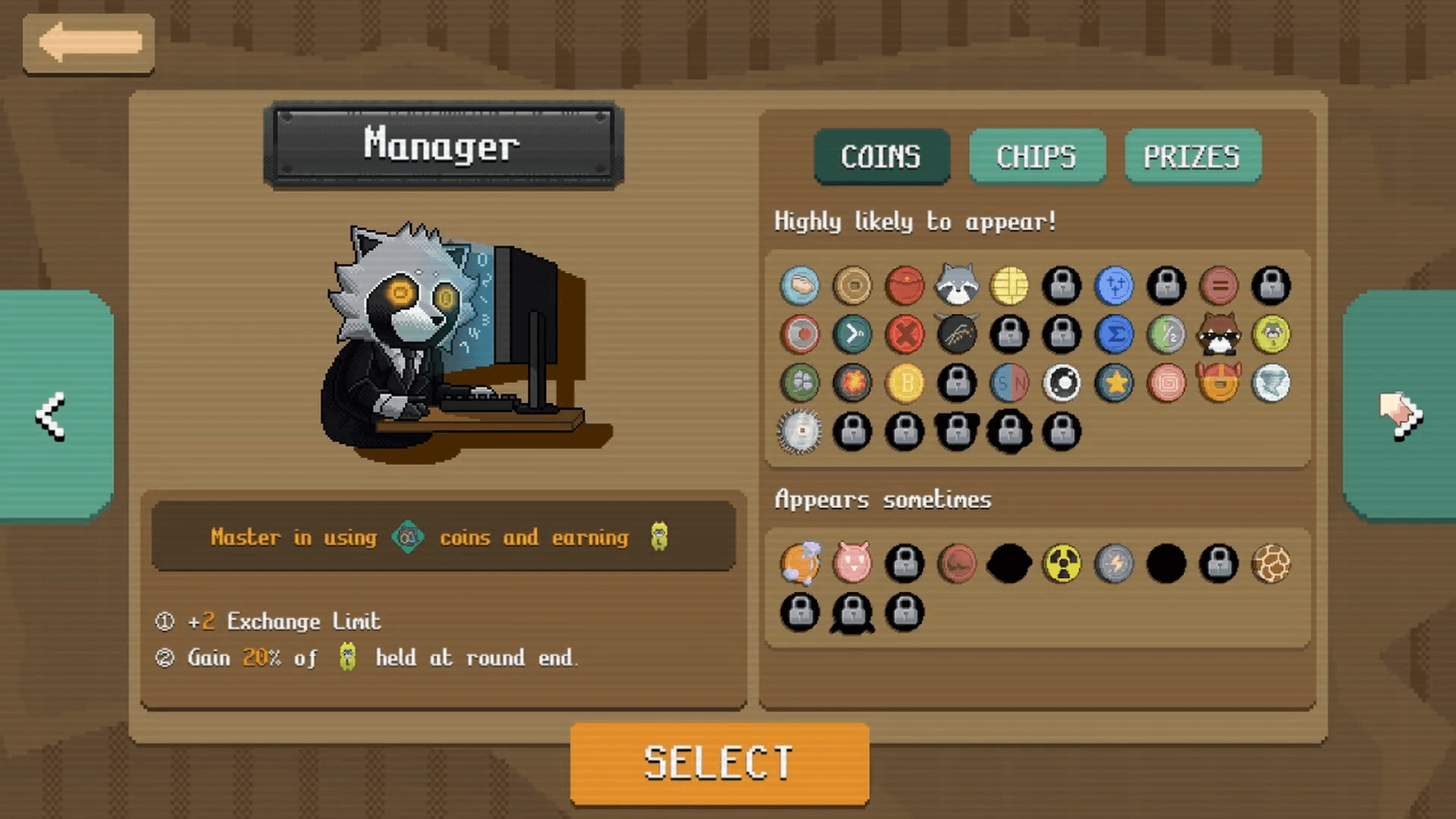Click the blue Sigma coin icon
Image resolution: width=1456 pixels, height=819 pixels.
coord(1115,335)
